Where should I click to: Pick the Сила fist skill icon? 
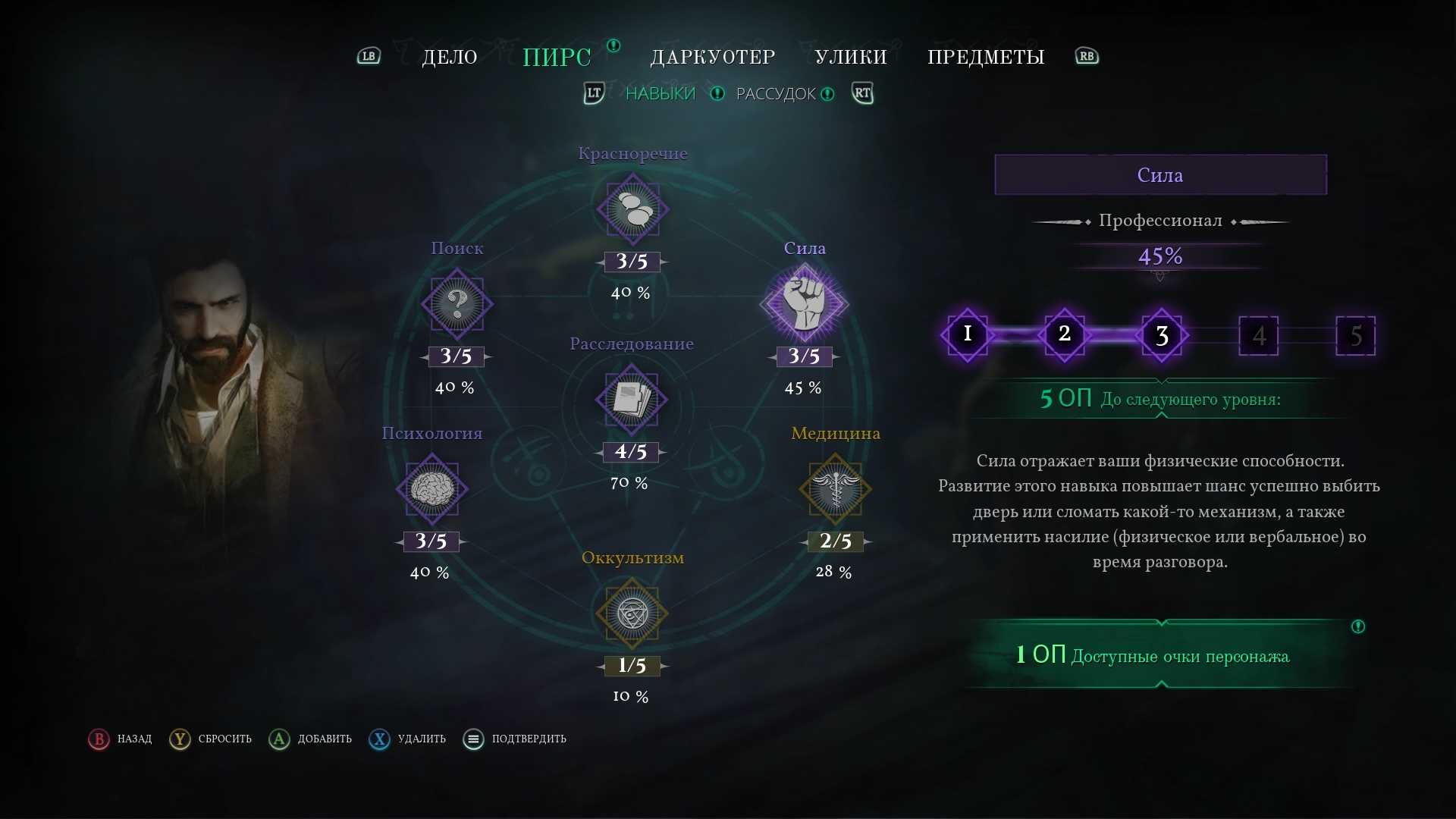(x=804, y=304)
